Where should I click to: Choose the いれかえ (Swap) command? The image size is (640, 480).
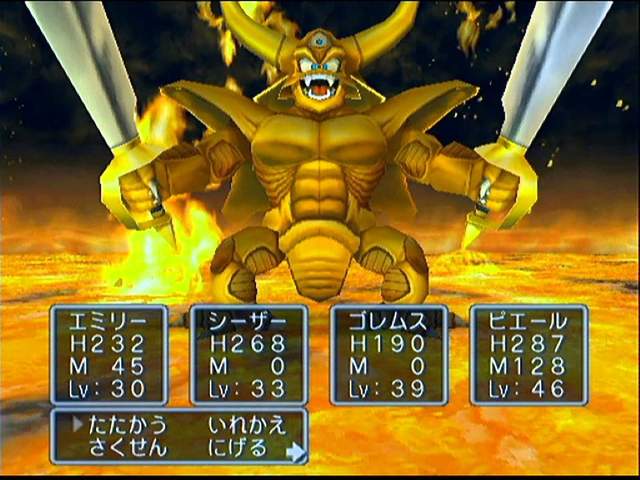click(x=247, y=424)
